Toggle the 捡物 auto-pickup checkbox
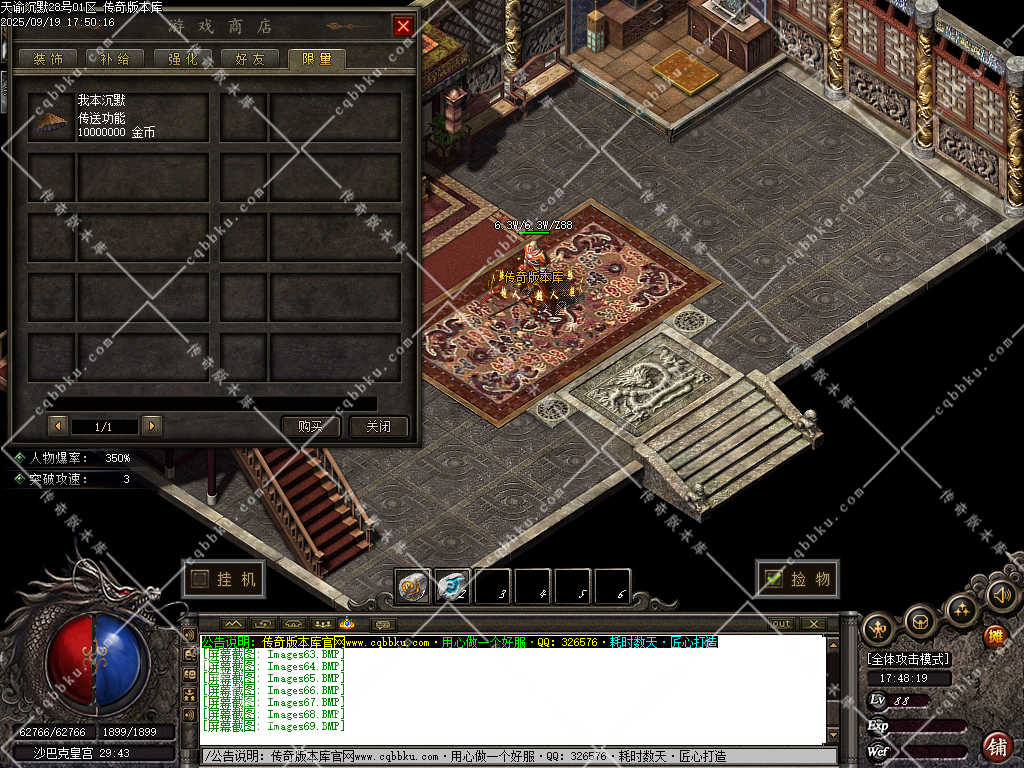1024x768 pixels. tap(773, 578)
